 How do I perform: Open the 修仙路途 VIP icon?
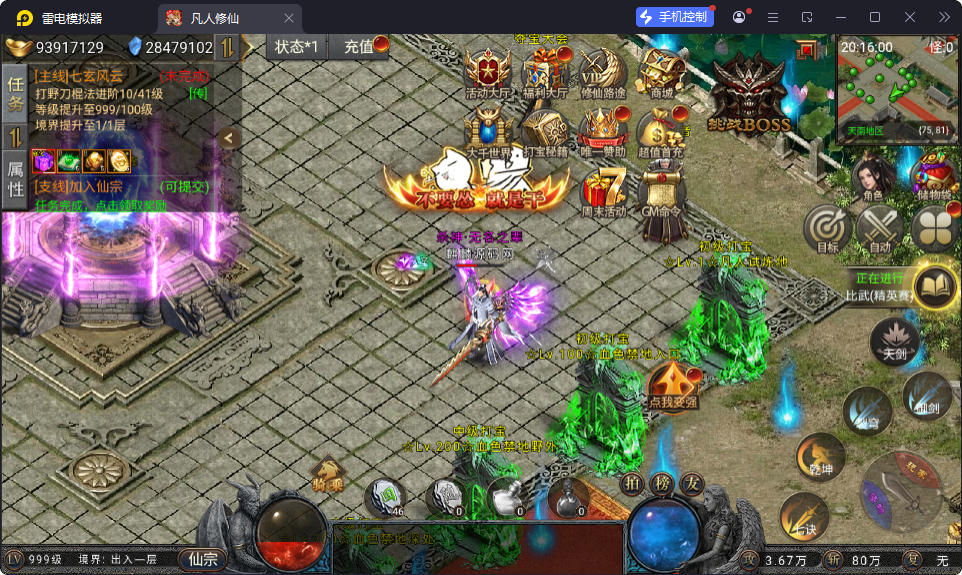click(x=603, y=72)
